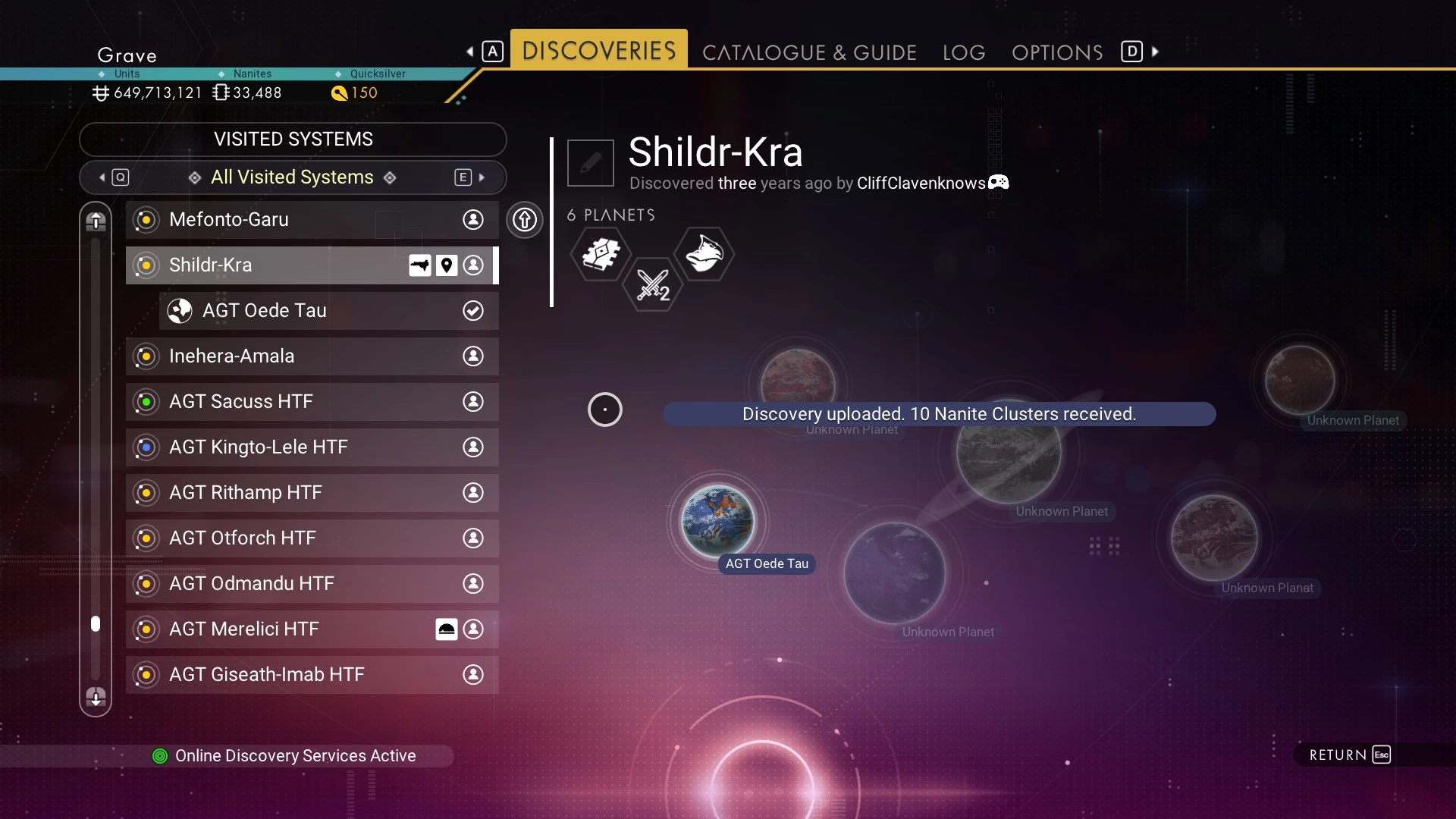
Task: Pick AGT Kingto-Lele HTF from the list
Action: coord(312,447)
